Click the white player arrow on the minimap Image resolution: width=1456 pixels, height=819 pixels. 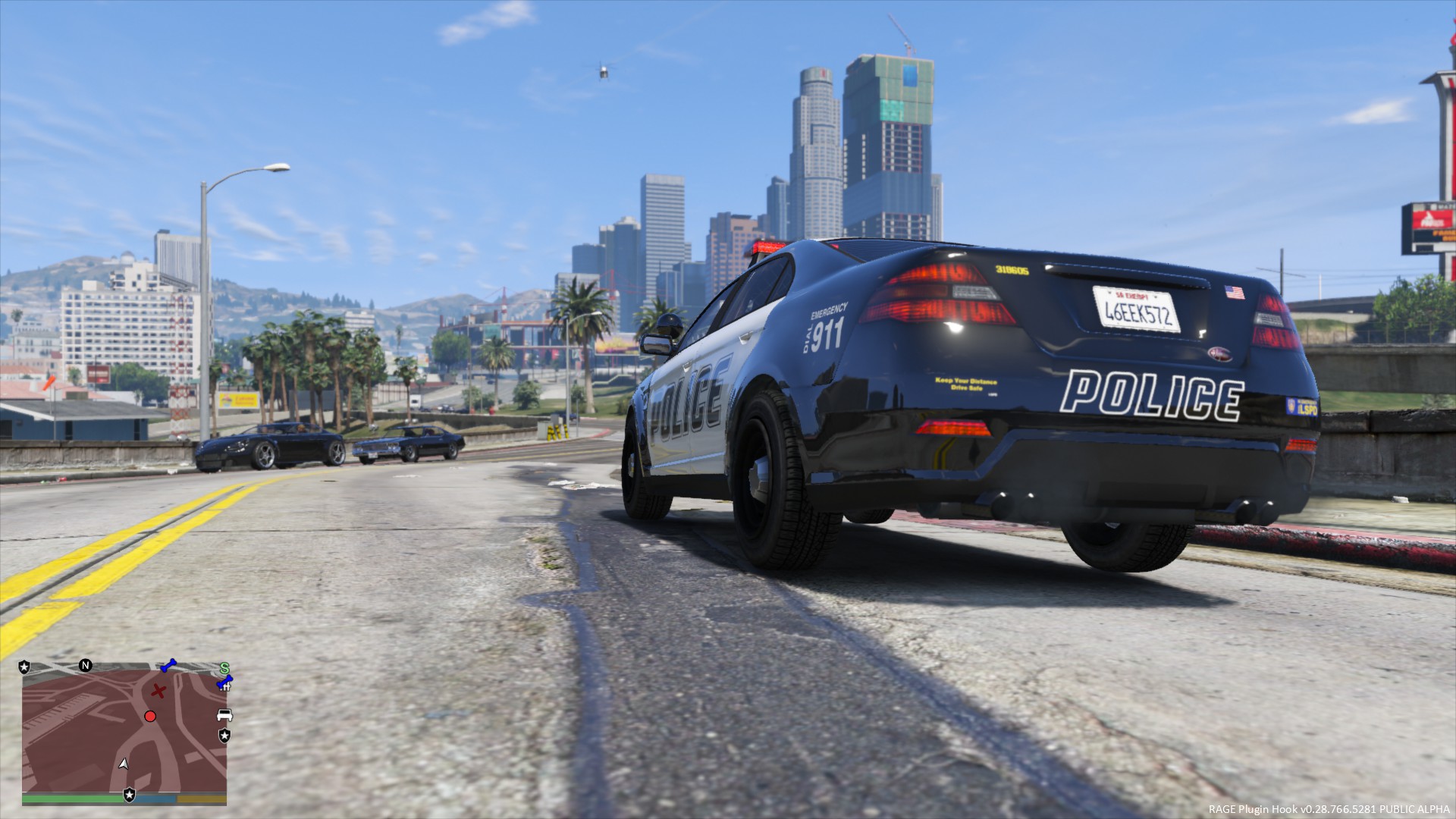point(124,763)
